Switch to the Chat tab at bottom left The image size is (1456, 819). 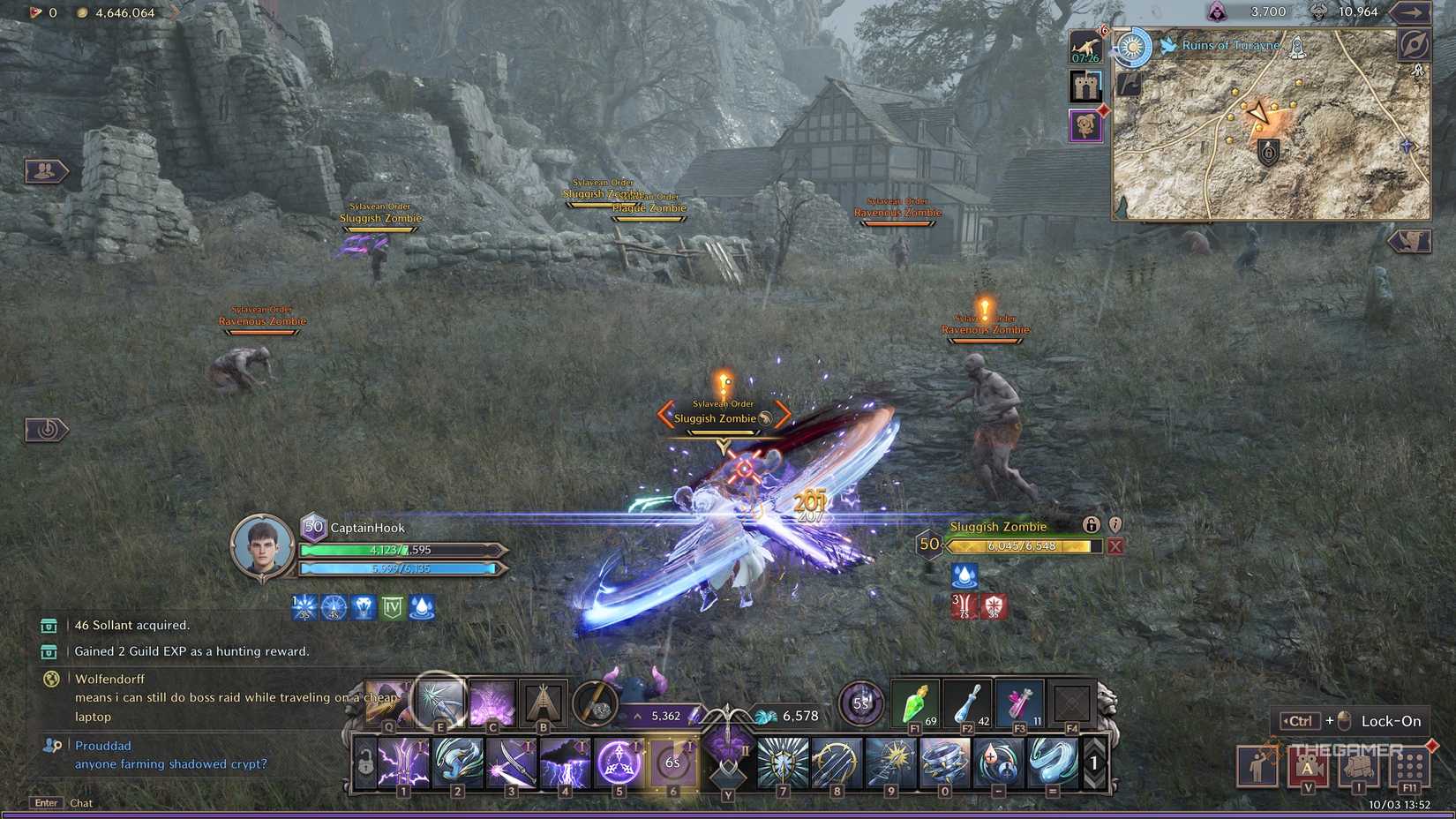click(x=80, y=803)
